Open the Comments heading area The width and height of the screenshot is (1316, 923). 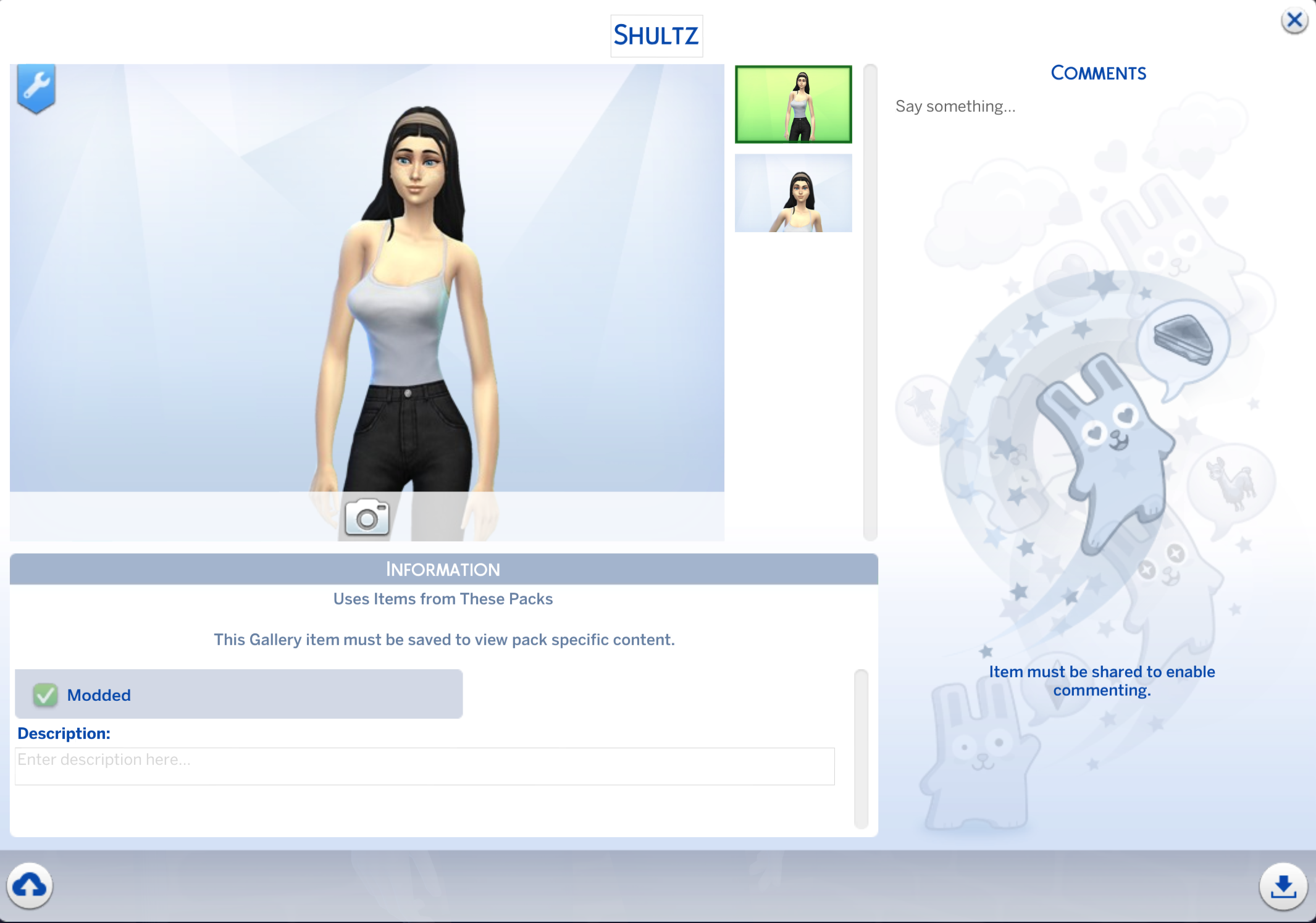pyautogui.click(x=1099, y=73)
